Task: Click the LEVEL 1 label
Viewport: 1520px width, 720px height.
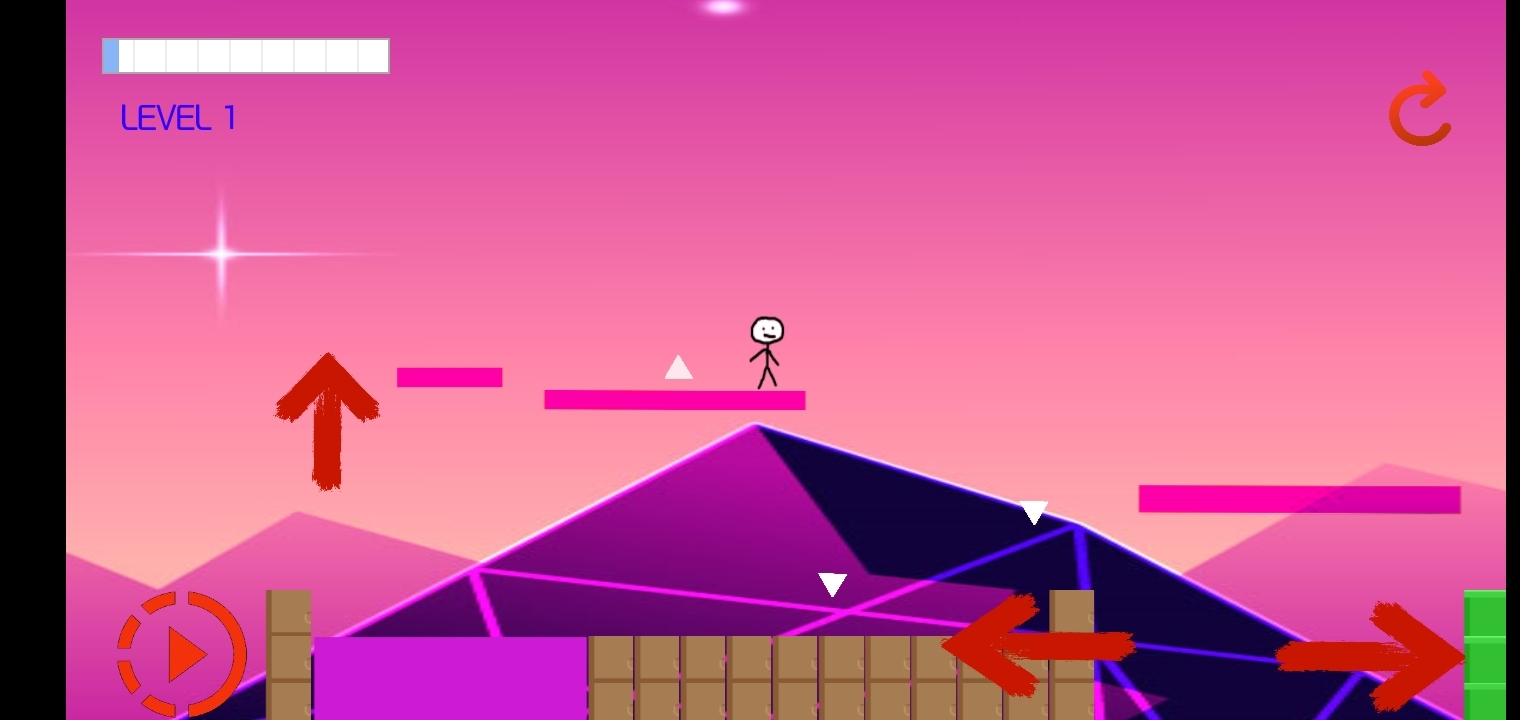Action: pyautogui.click(x=178, y=118)
